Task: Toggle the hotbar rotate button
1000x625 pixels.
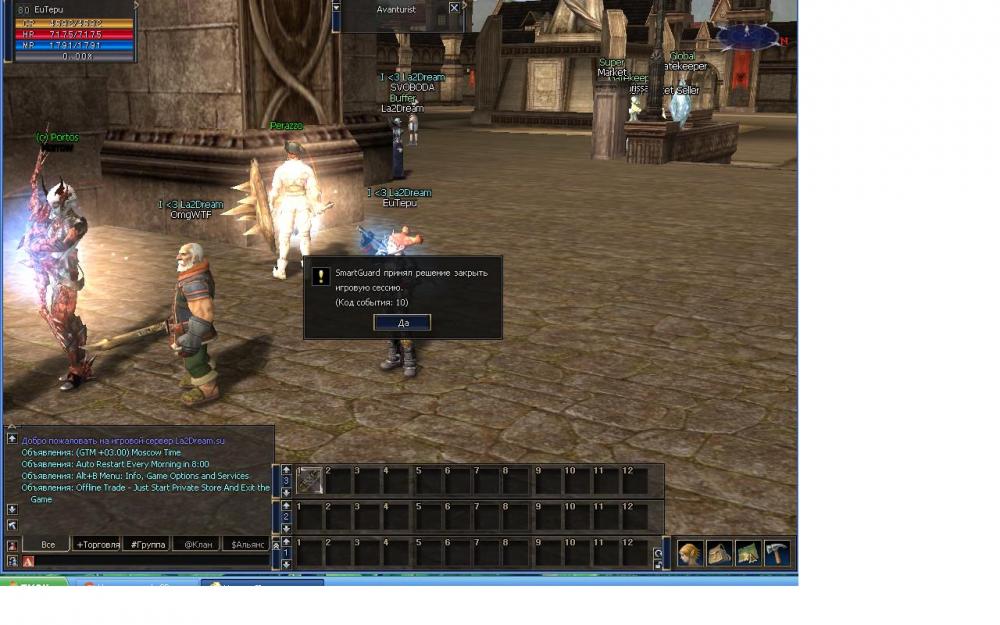Action: point(657,553)
